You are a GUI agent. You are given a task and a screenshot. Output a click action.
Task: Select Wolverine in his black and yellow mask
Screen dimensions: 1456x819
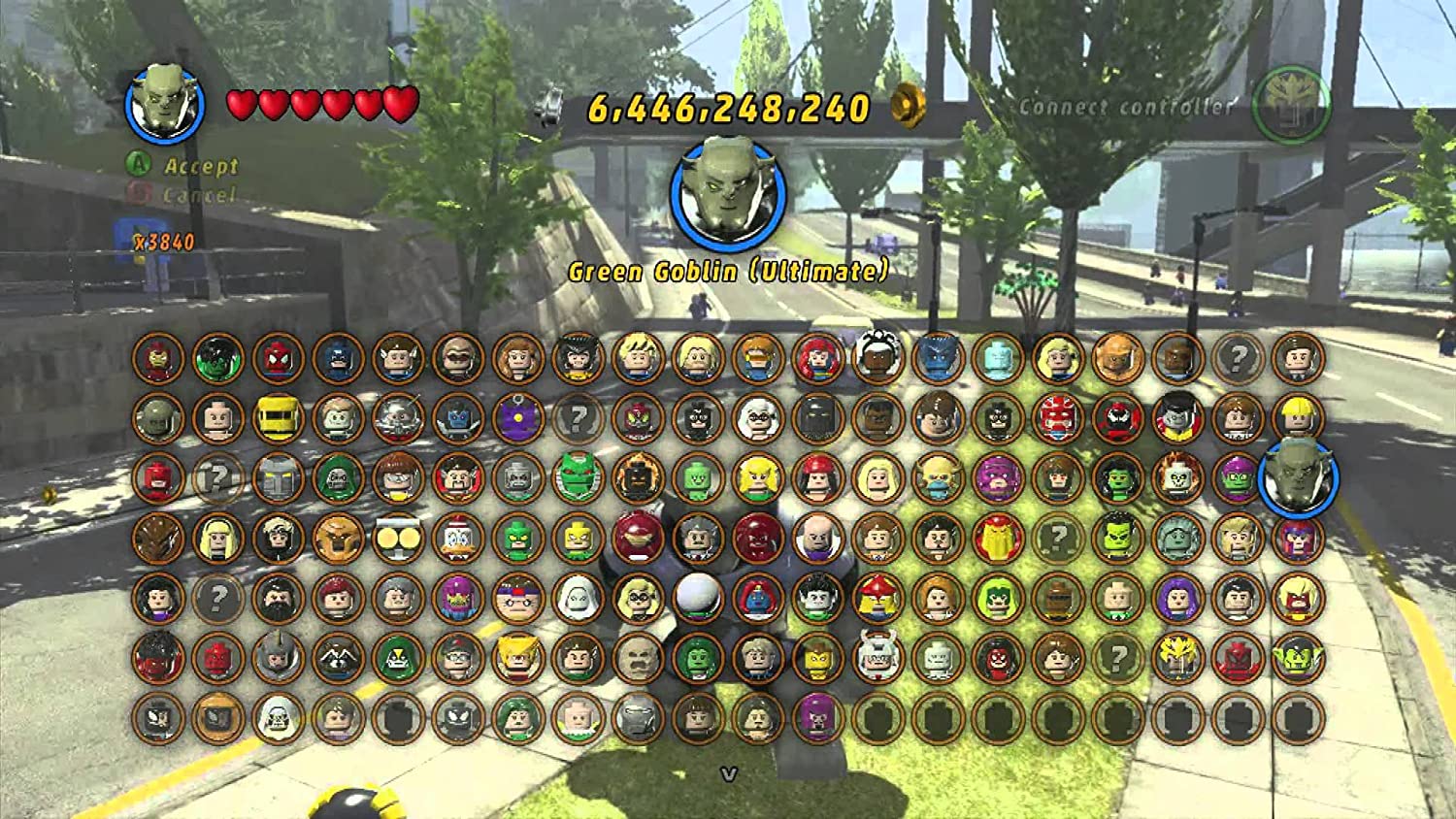[579, 358]
